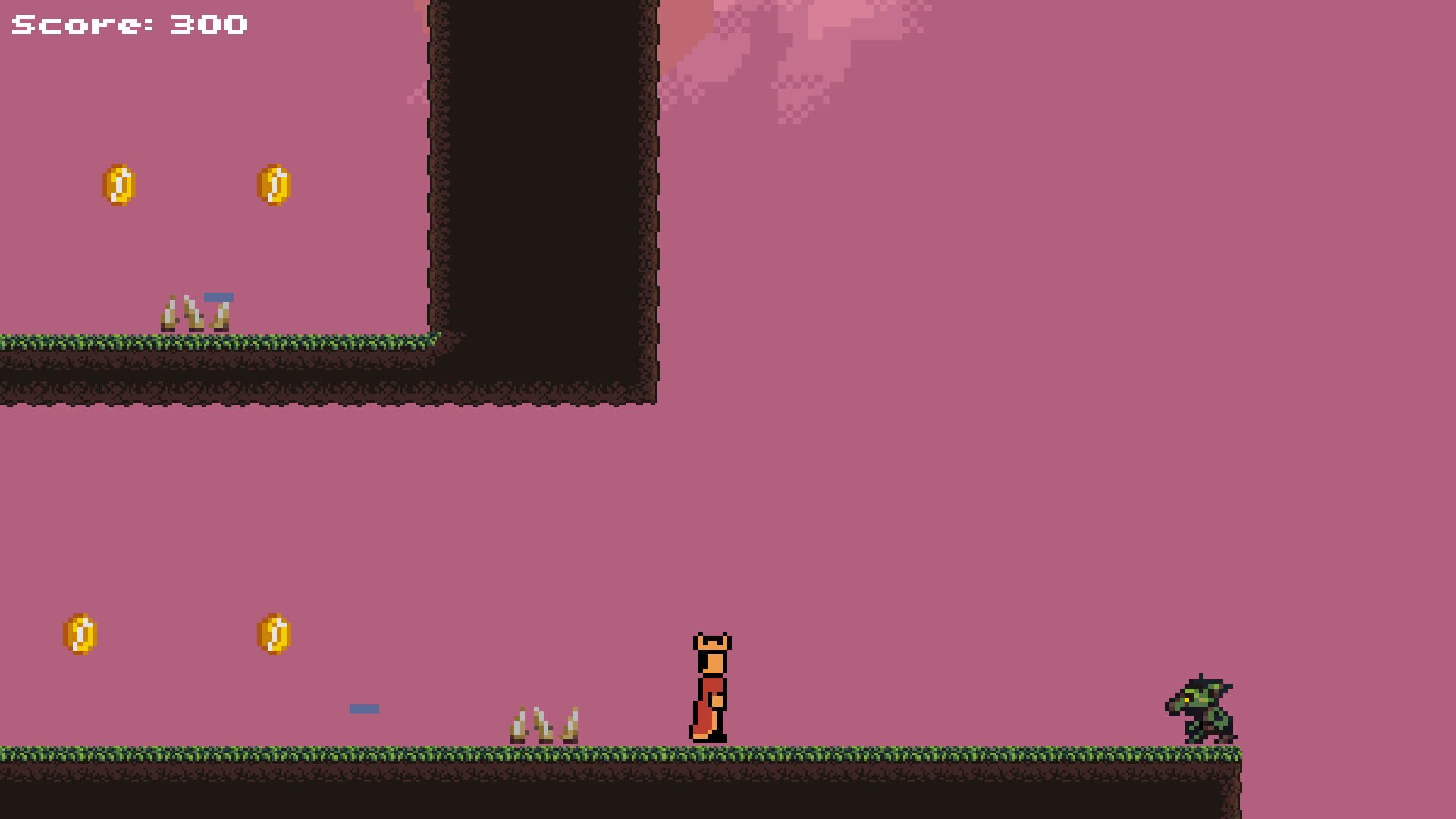
Task: Click the spikes on the upper platform
Action: (196, 312)
